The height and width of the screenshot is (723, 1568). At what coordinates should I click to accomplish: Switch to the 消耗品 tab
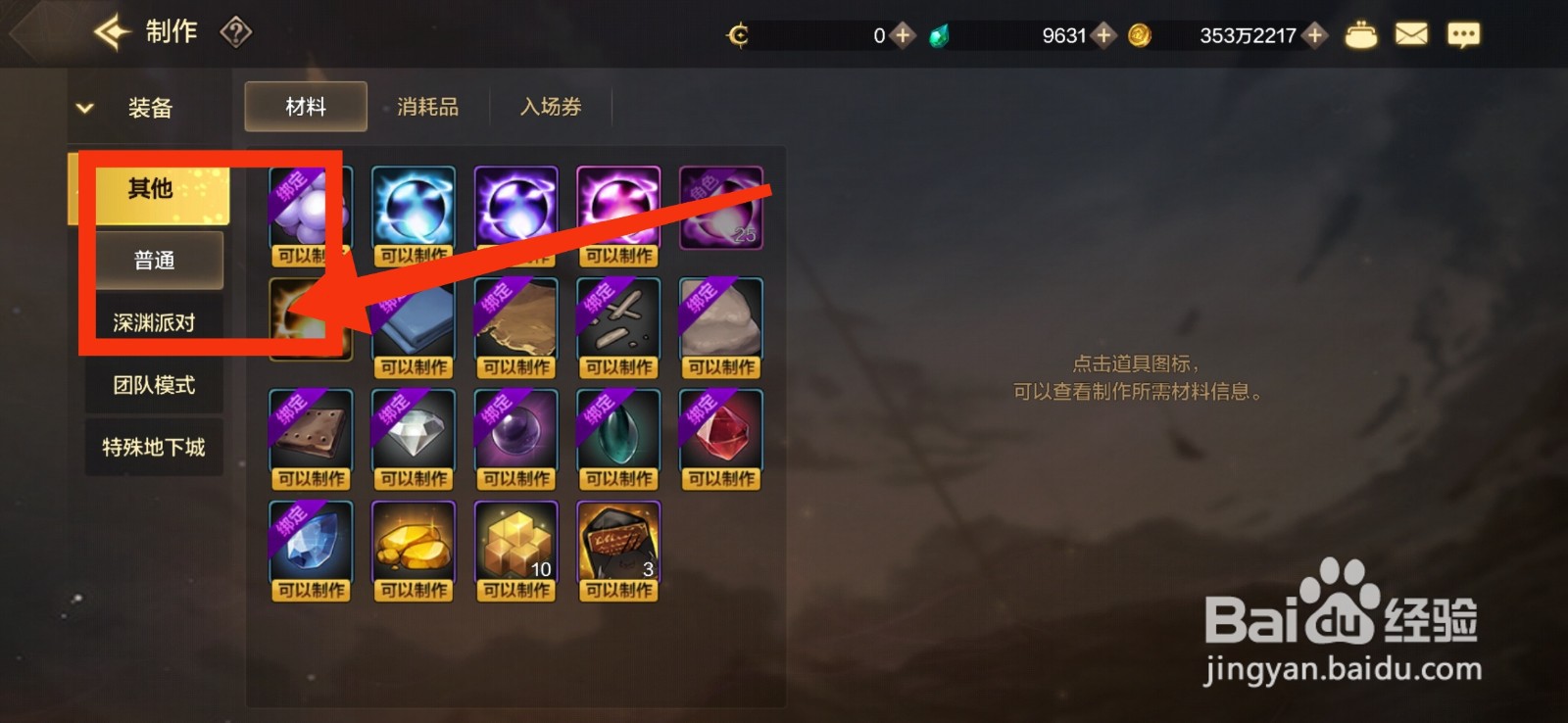(x=428, y=107)
